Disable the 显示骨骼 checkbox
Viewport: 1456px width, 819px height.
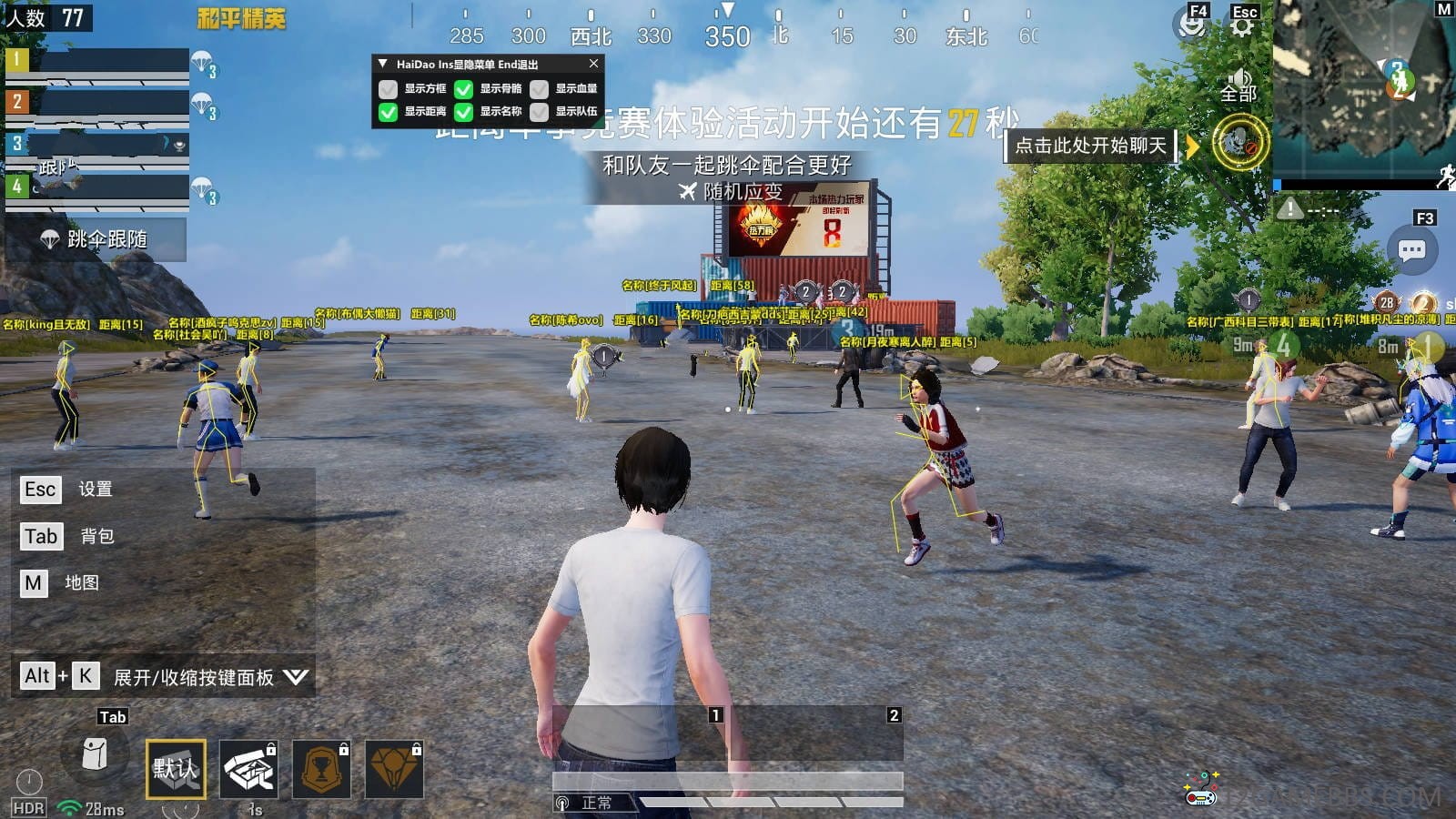point(464,89)
